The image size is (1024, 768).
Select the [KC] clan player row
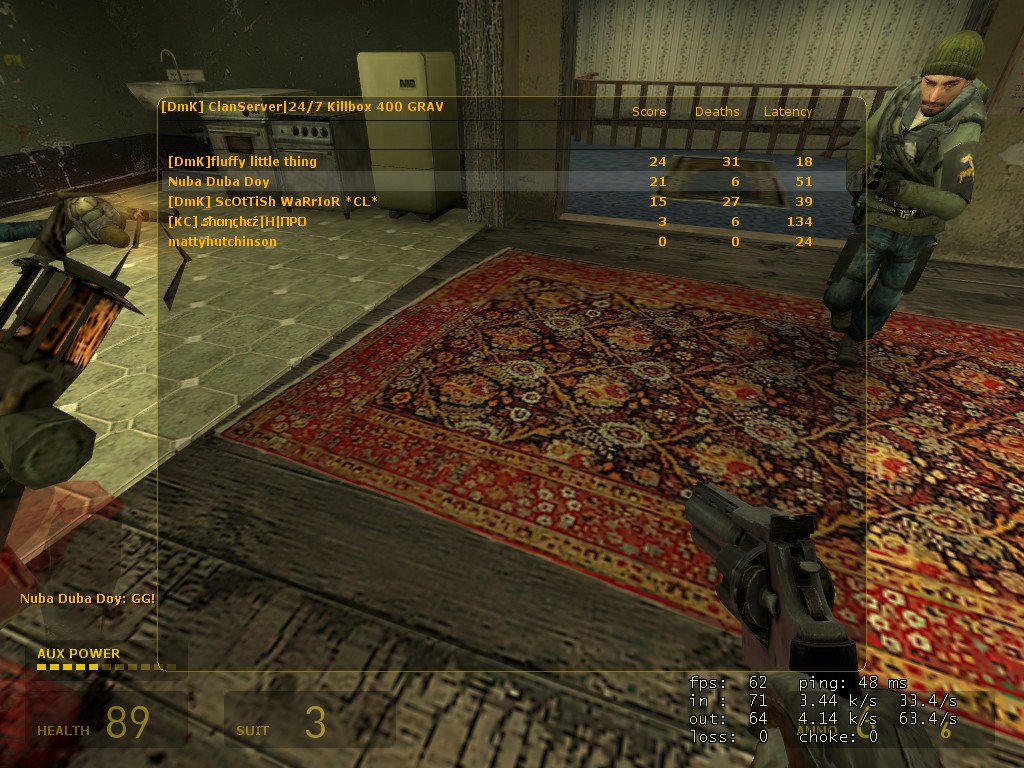pyautogui.click(x=238, y=222)
